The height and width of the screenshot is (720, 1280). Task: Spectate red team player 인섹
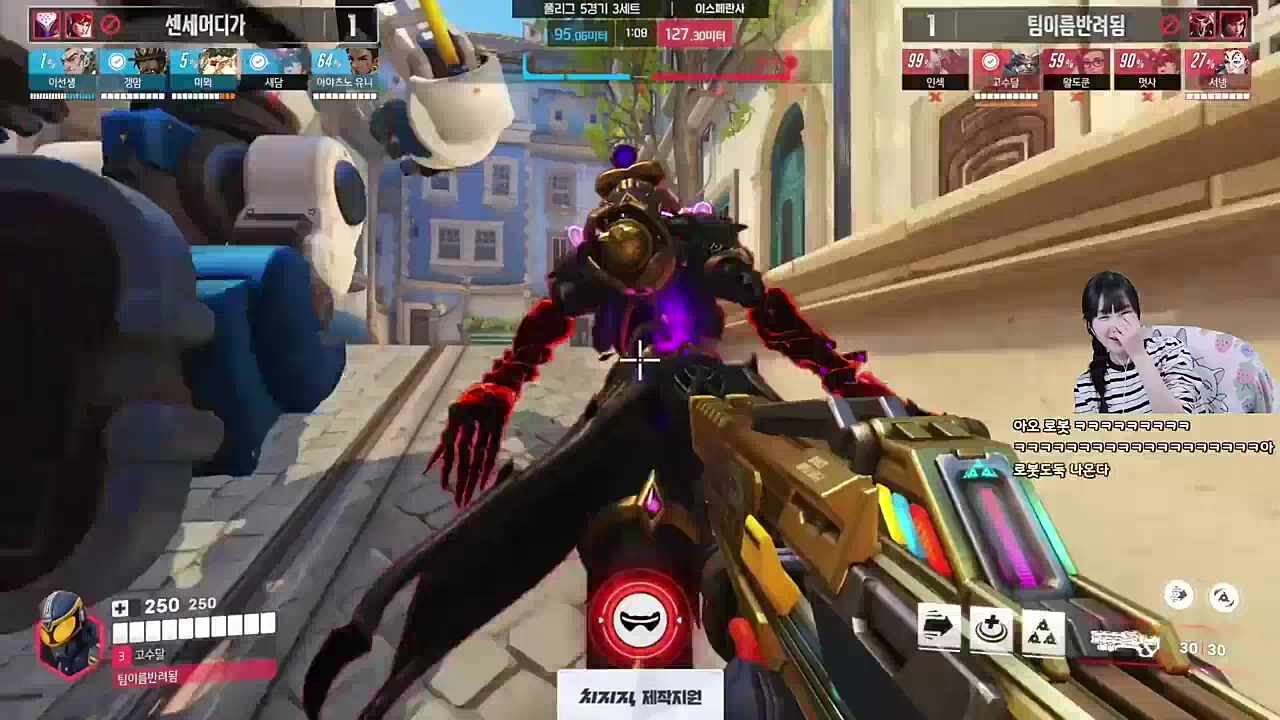point(935,70)
